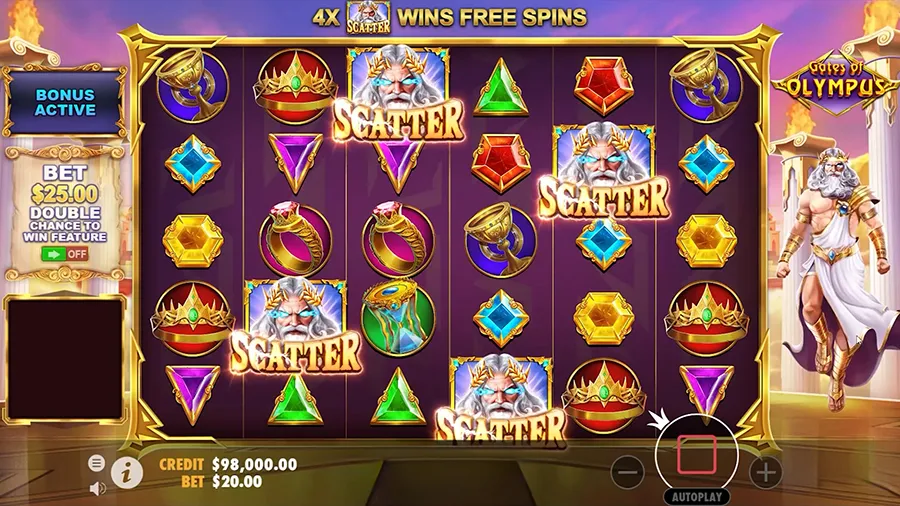Stop the spin with the red square button
The image size is (900, 506).
697,454
